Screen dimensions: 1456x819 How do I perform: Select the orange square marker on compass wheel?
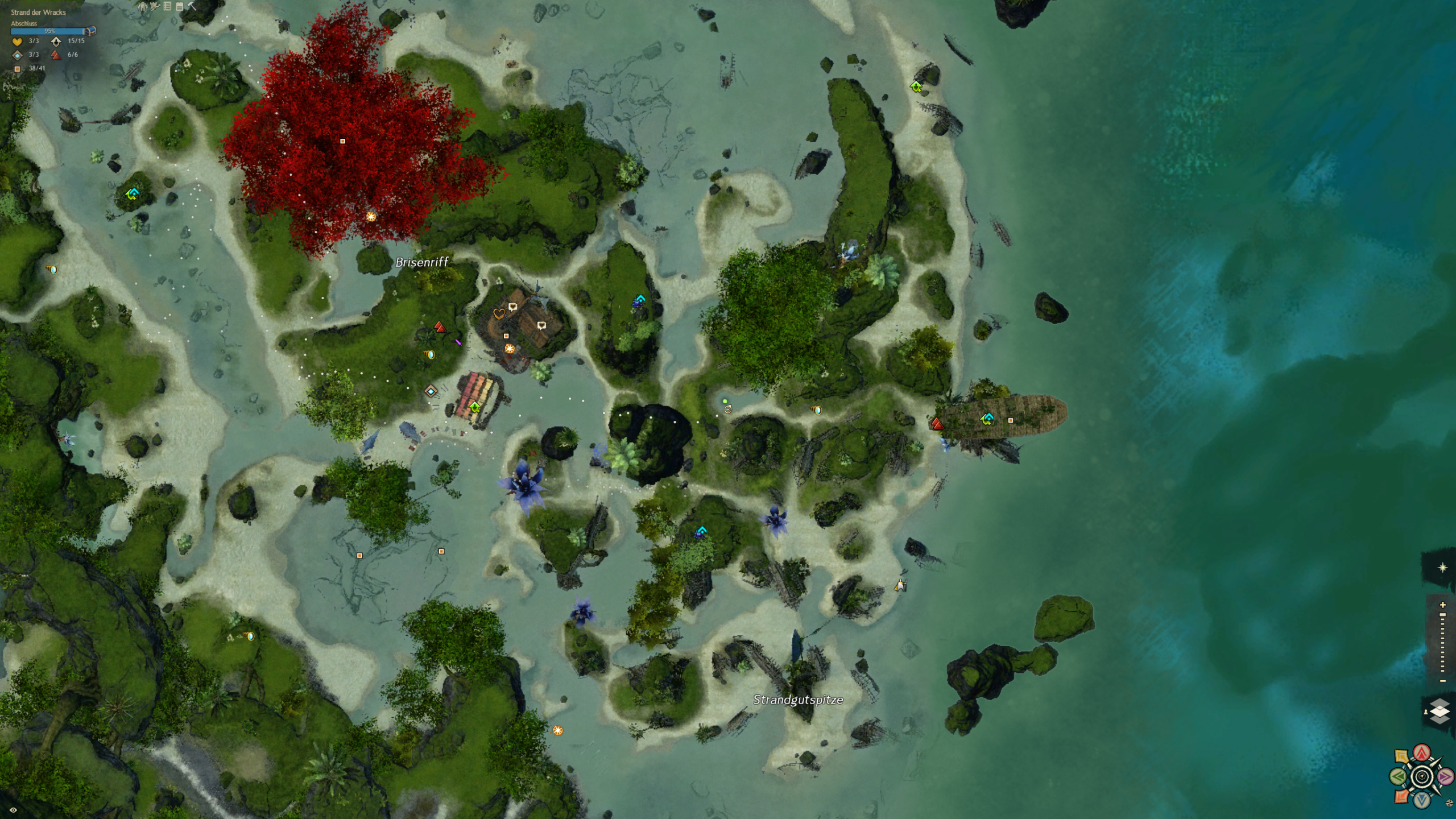coord(1402,796)
